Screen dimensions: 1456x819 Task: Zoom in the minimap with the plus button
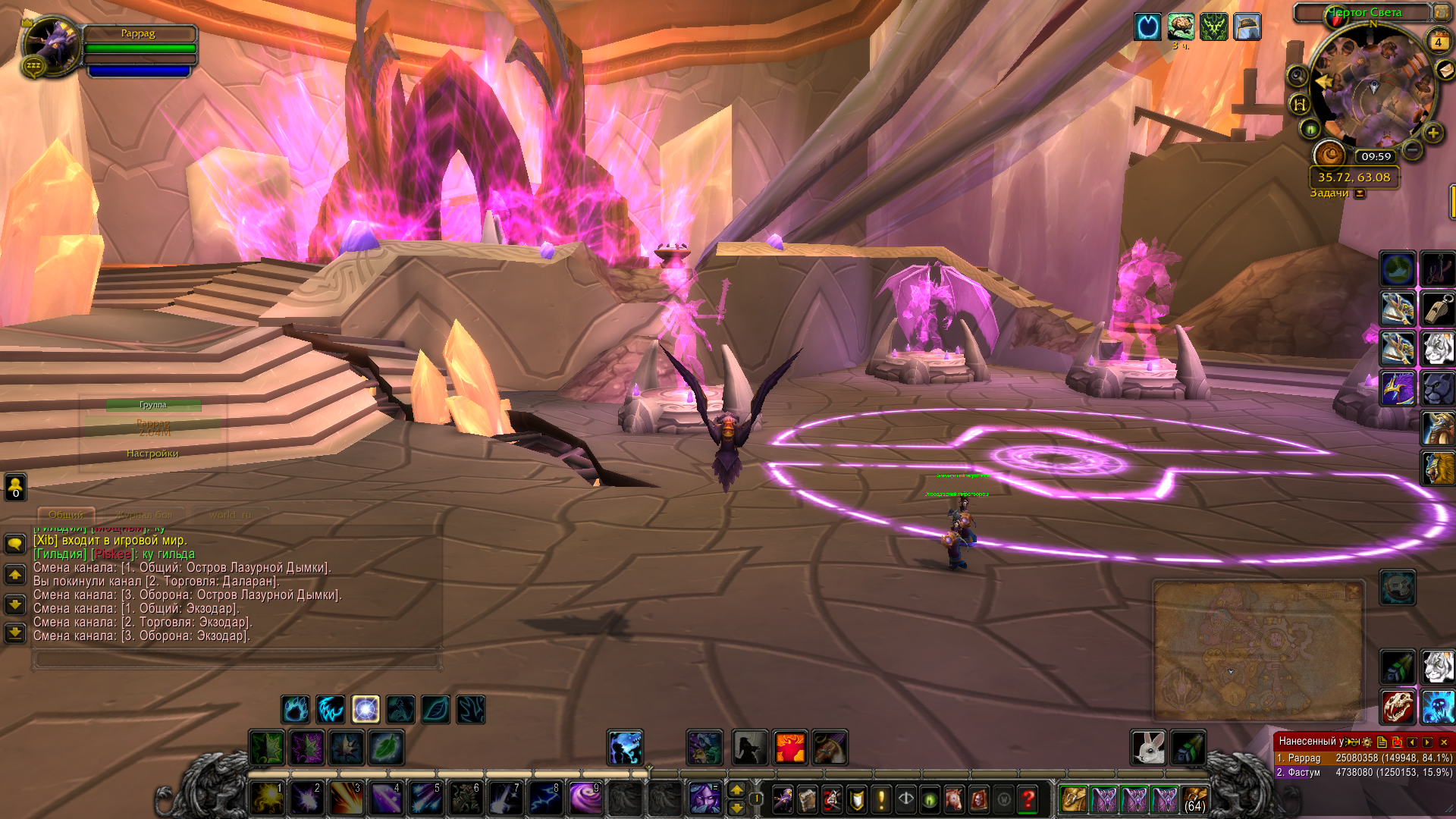(x=1432, y=133)
